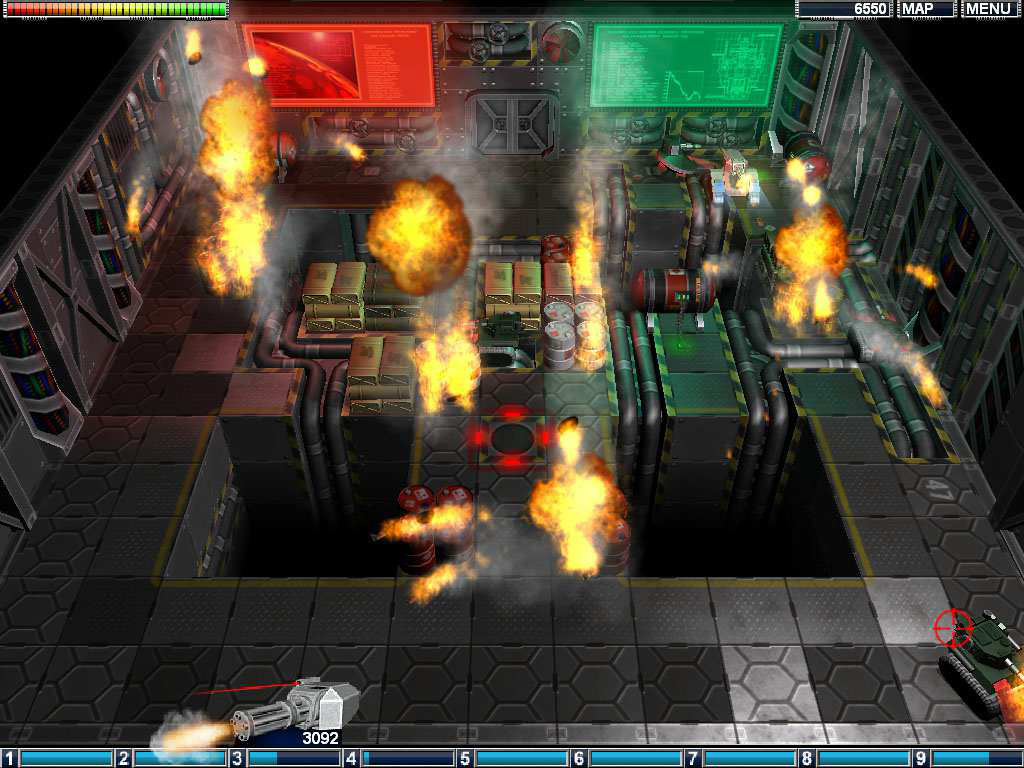Select weapon slot 1
The image size is (1024, 768).
click(x=58, y=758)
